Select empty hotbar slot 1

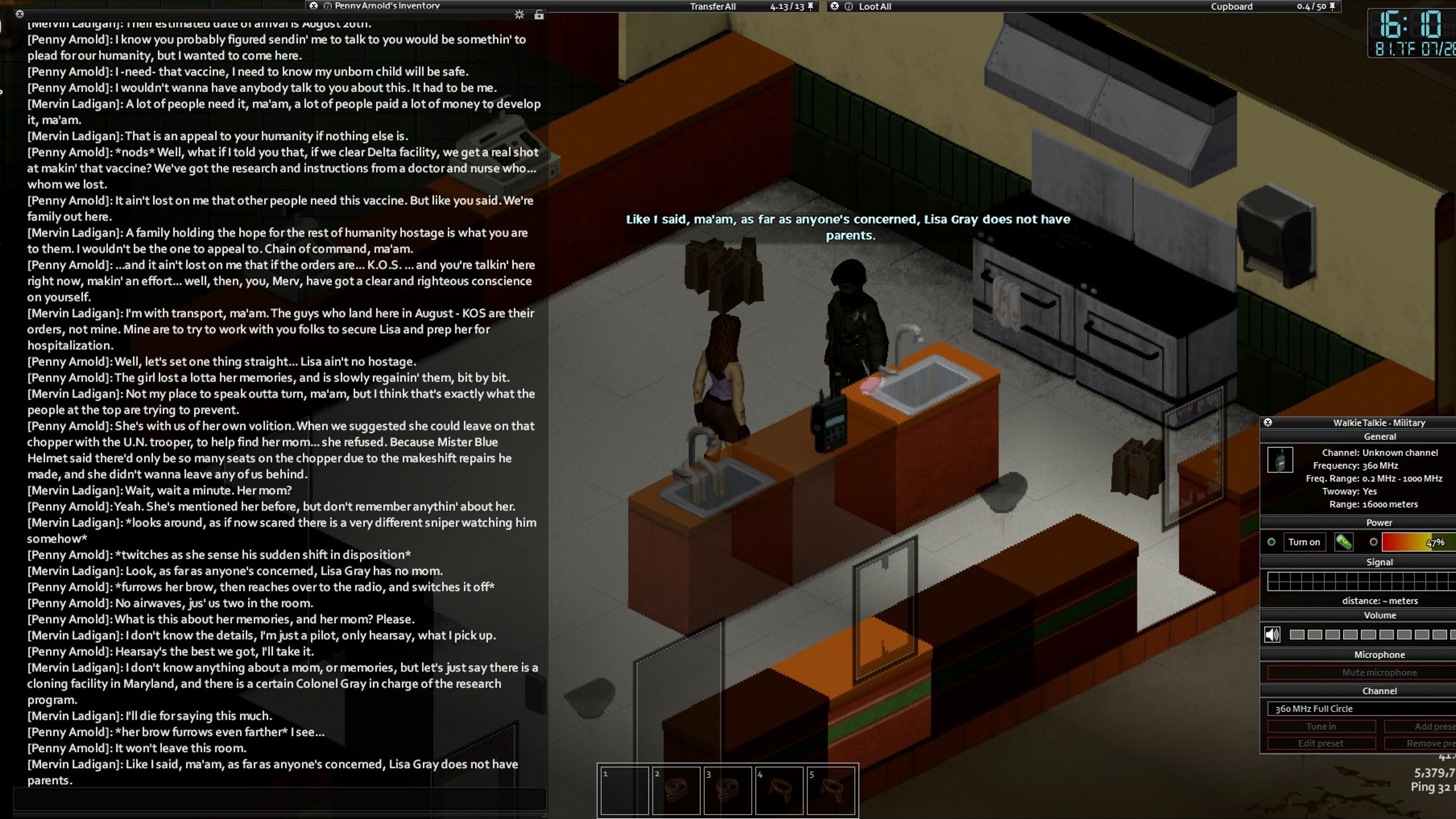(x=624, y=790)
